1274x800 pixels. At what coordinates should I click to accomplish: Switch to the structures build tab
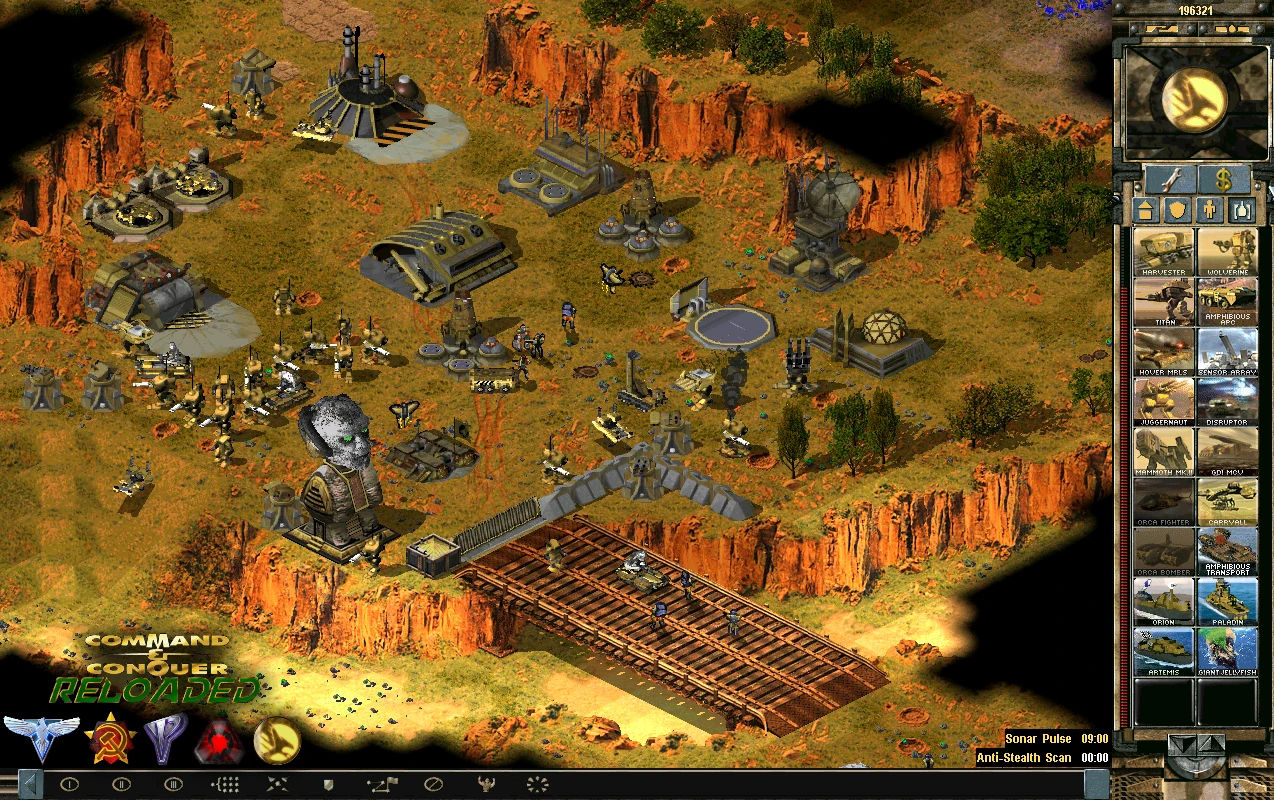point(1146,211)
